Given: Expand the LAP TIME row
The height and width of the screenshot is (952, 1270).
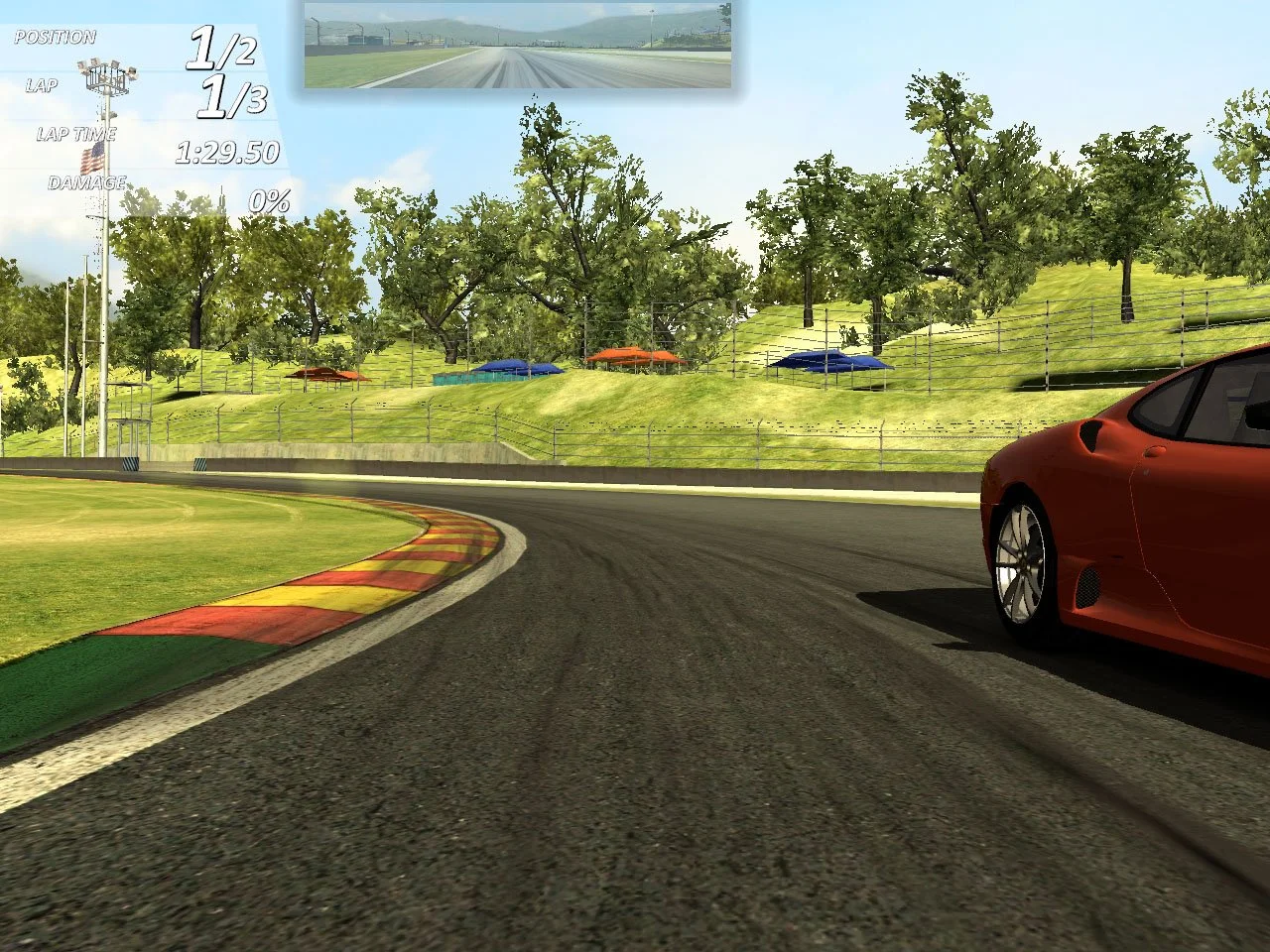Looking at the screenshot, I should (x=77, y=133).
